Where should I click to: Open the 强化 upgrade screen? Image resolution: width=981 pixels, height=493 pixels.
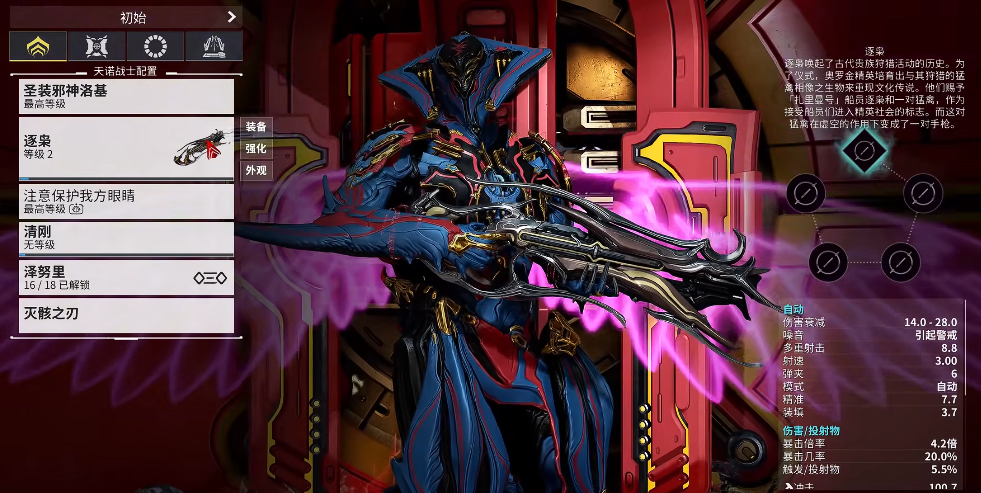coord(255,148)
